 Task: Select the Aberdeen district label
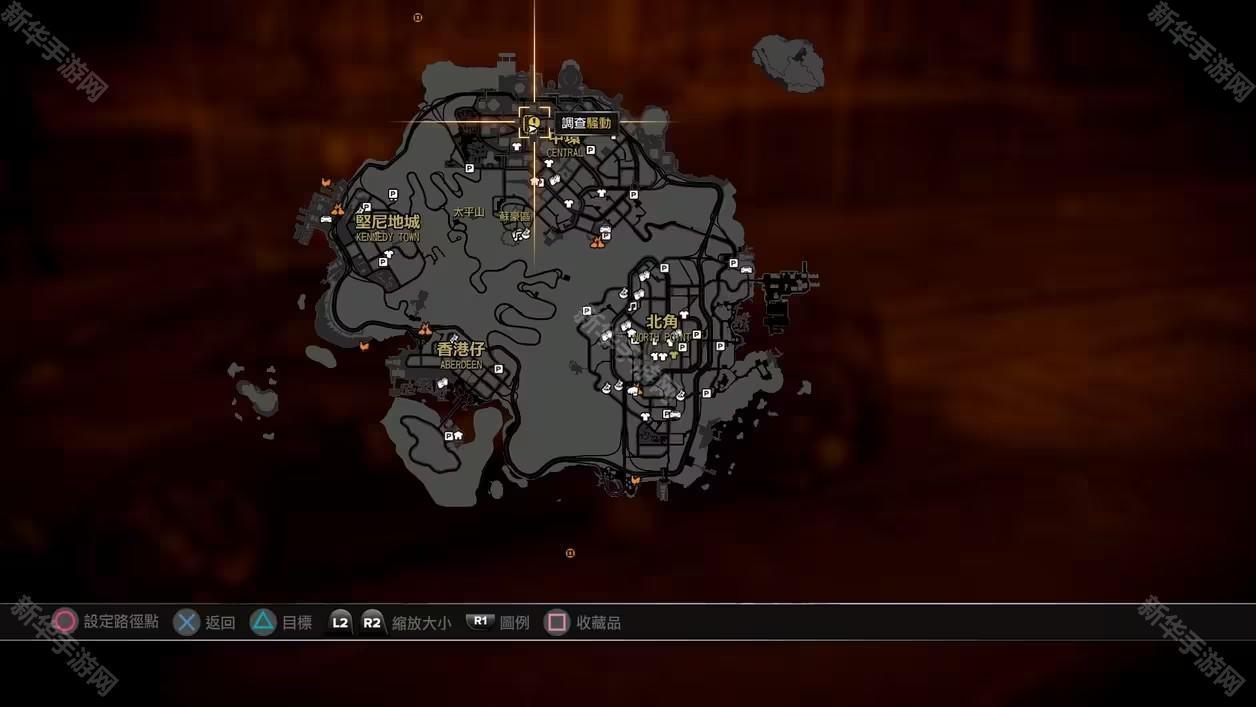click(x=460, y=350)
